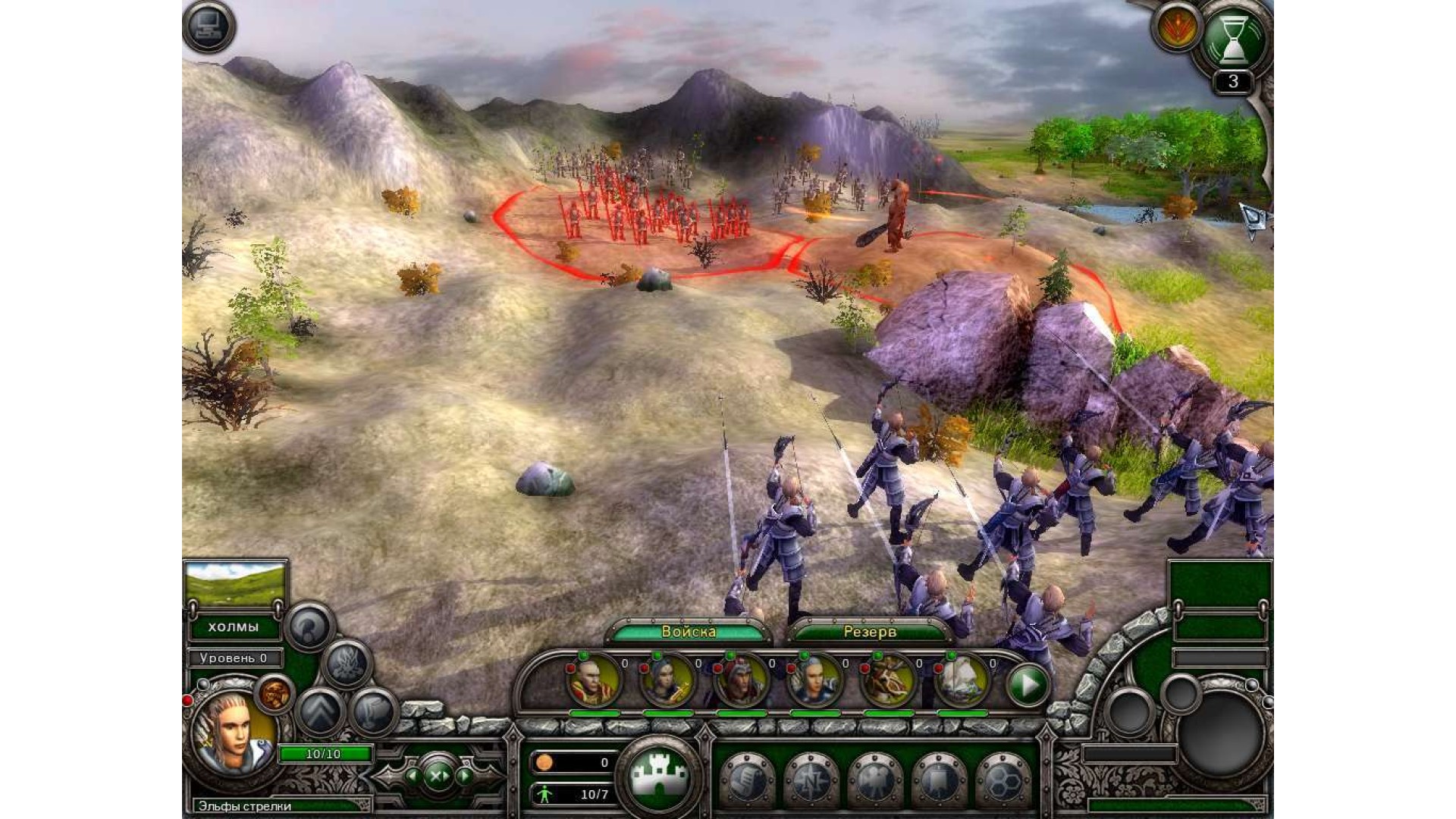The height and width of the screenshot is (819, 1456).
Task: Select the red-helmeted warrior portrait
Action: pos(741,681)
